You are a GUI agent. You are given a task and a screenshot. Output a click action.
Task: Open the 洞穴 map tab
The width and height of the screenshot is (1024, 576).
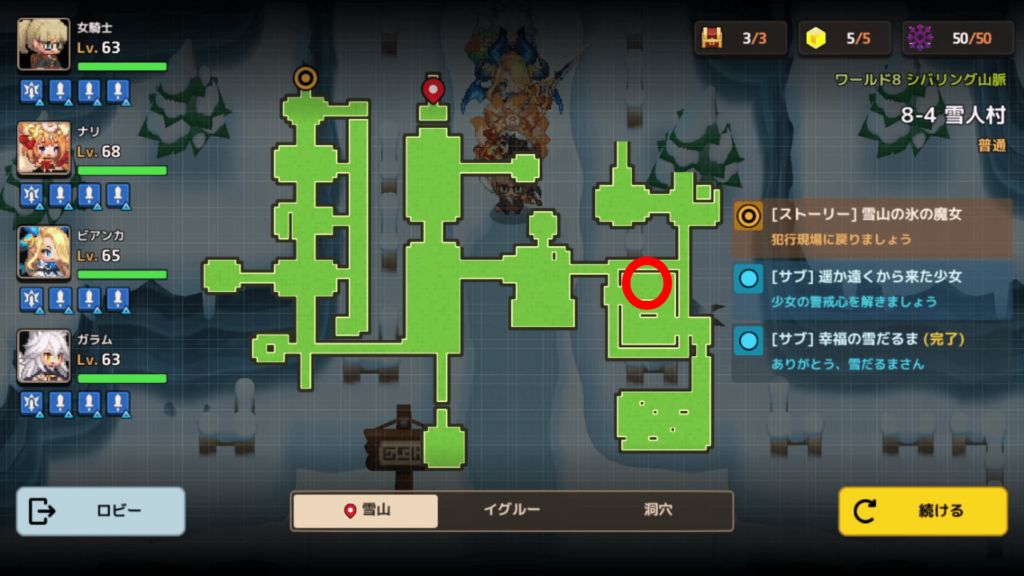[x=657, y=510]
